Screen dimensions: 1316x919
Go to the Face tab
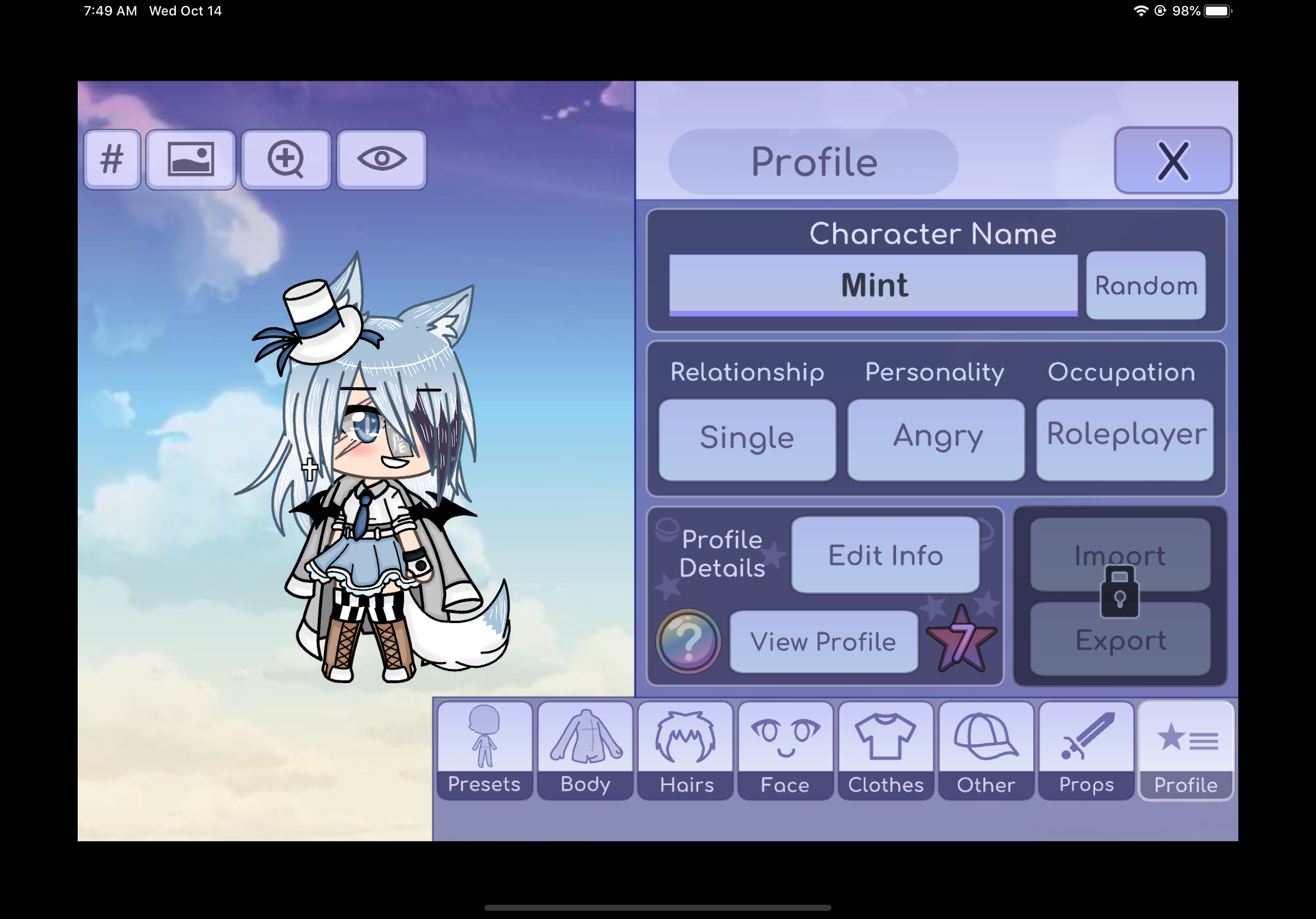[785, 749]
